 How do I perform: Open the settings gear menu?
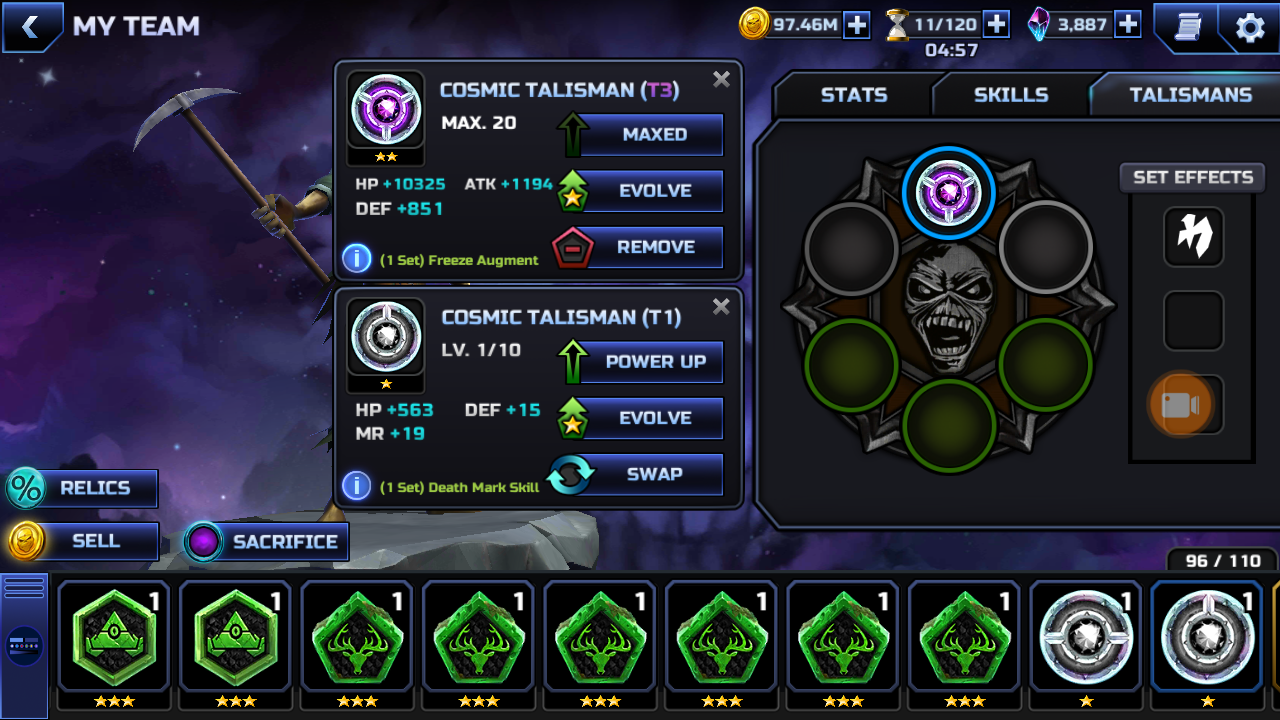(1250, 28)
